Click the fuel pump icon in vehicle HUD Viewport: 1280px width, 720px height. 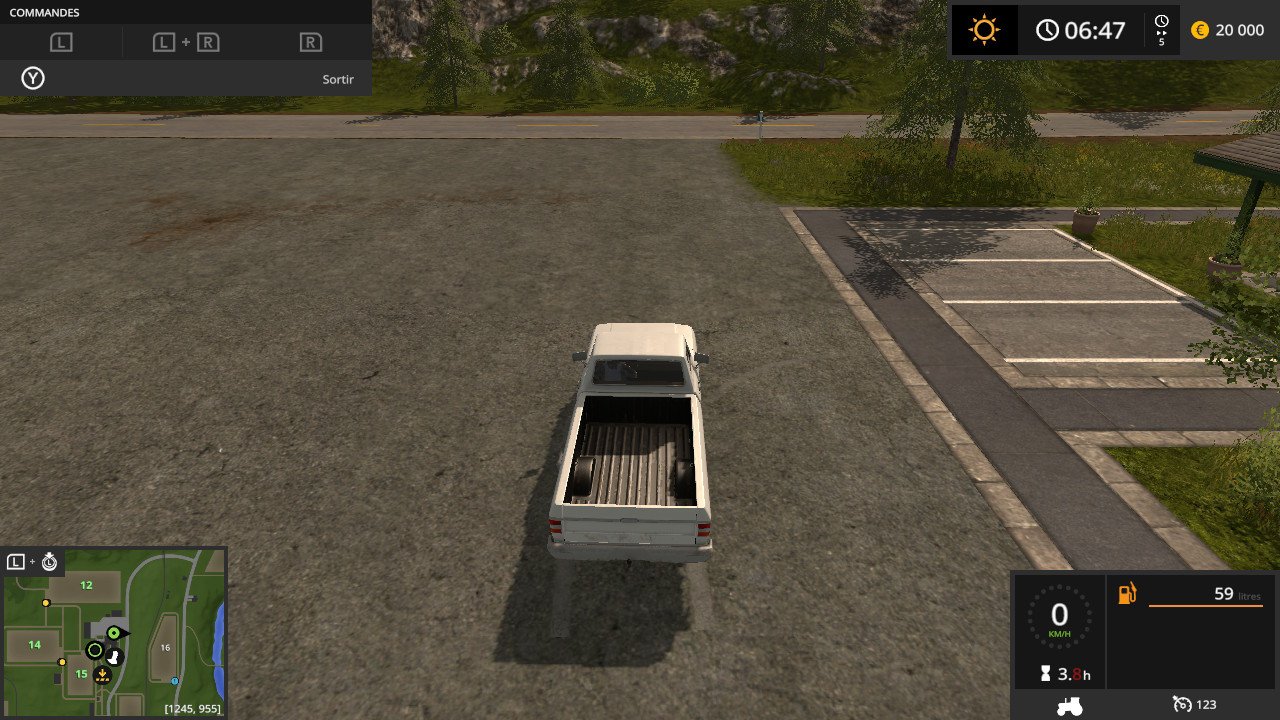(x=1127, y=594)
